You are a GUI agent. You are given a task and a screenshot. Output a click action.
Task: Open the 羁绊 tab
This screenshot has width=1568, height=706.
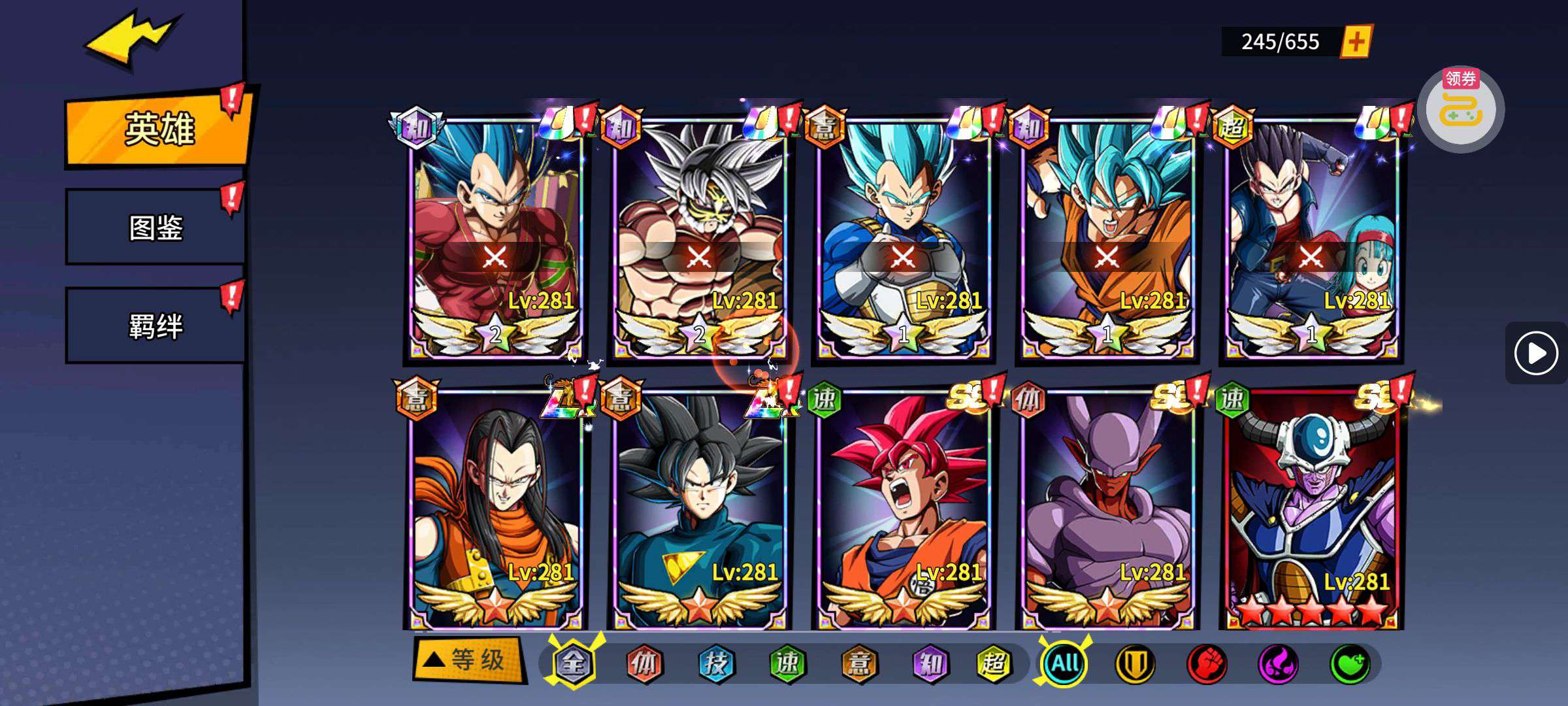(x=155, y=326)
